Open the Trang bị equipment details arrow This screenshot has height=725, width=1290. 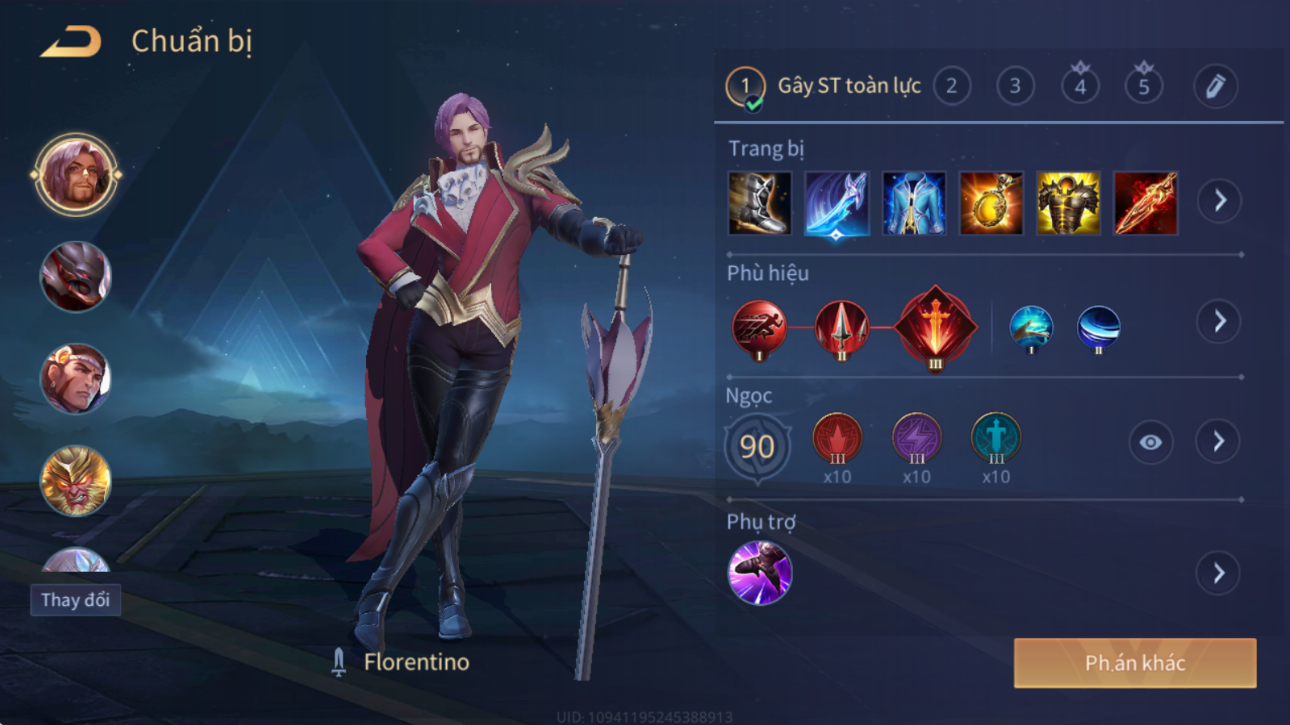coord(1219,201)
